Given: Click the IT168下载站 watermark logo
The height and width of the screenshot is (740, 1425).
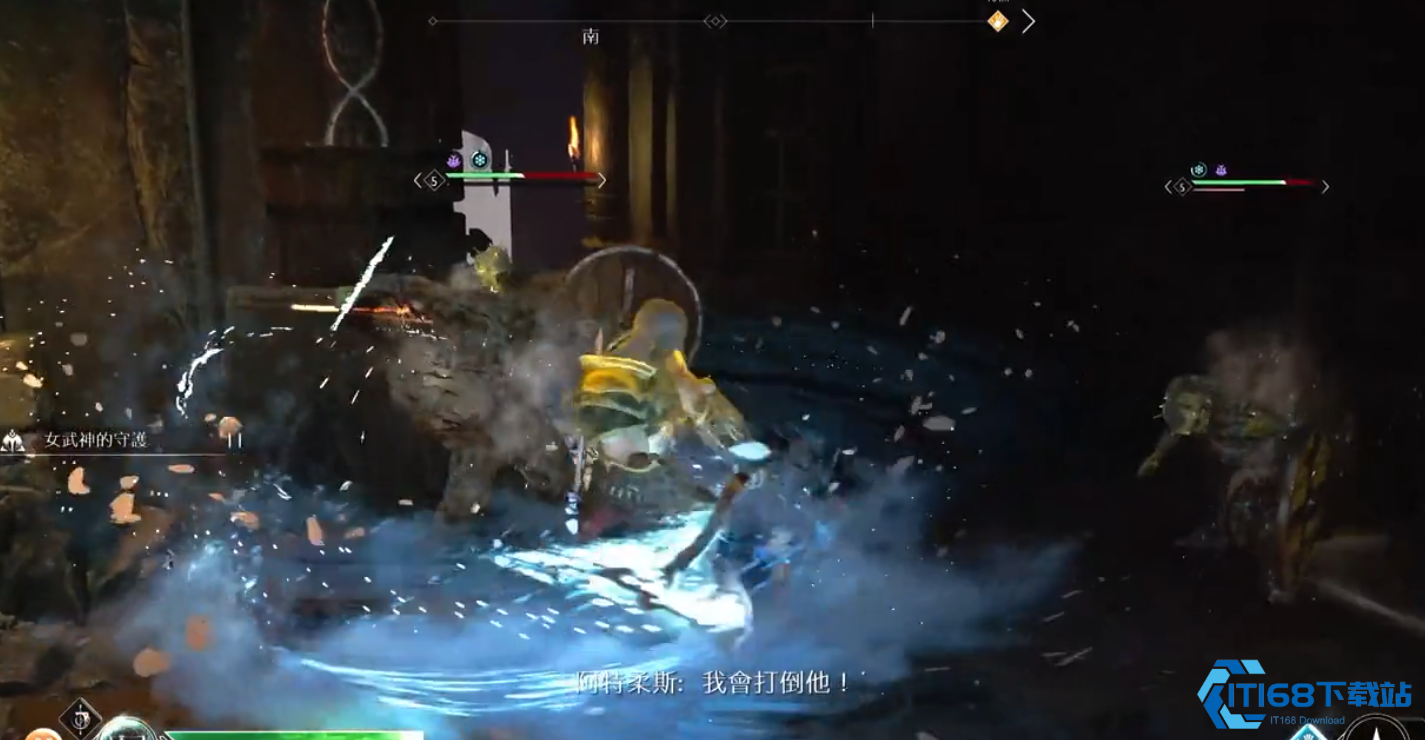Looking at the screenshot, I should [1305, 693].
